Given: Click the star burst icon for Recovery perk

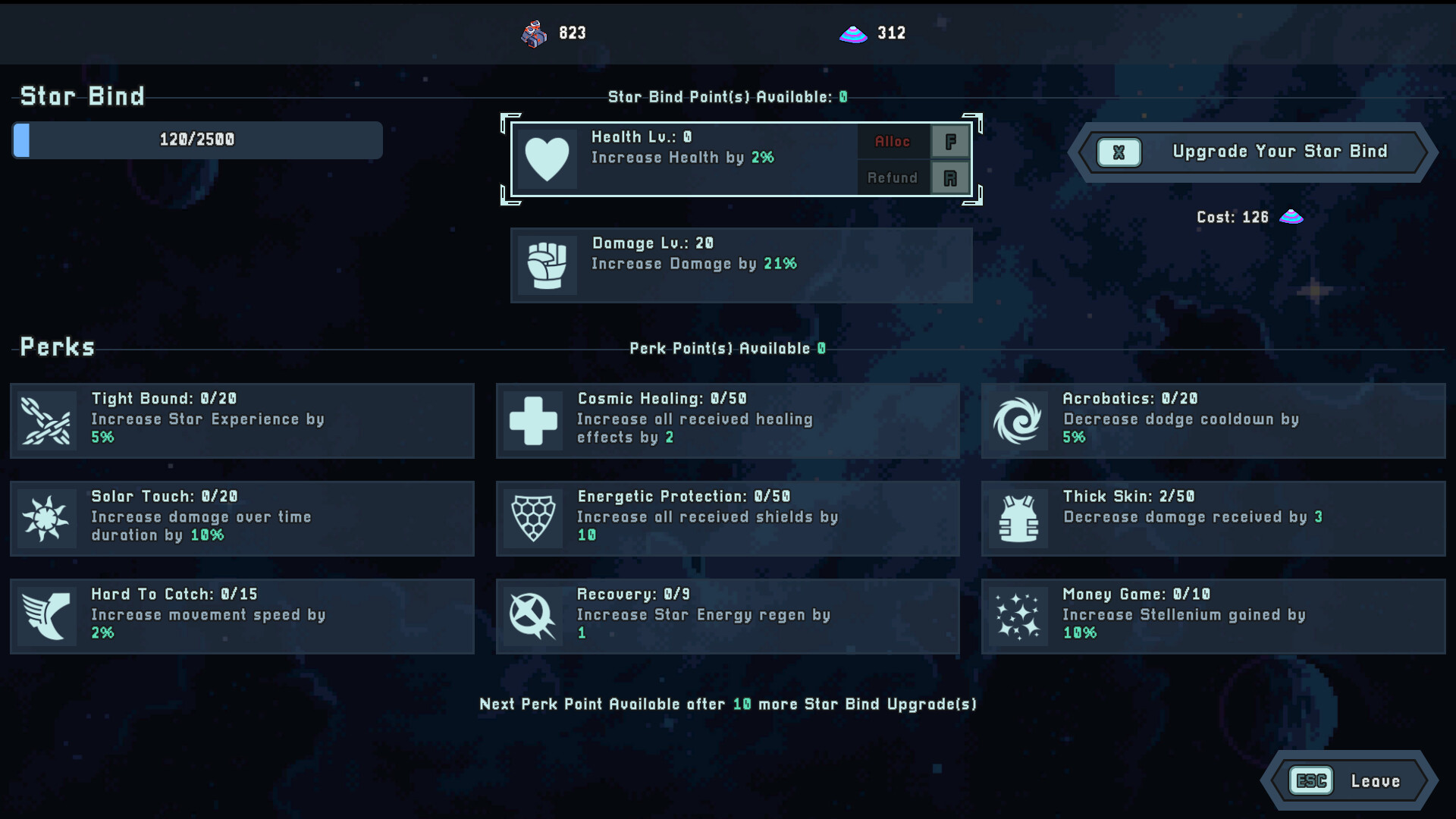Looking at the screenshot, I should (x=533, y=616).
